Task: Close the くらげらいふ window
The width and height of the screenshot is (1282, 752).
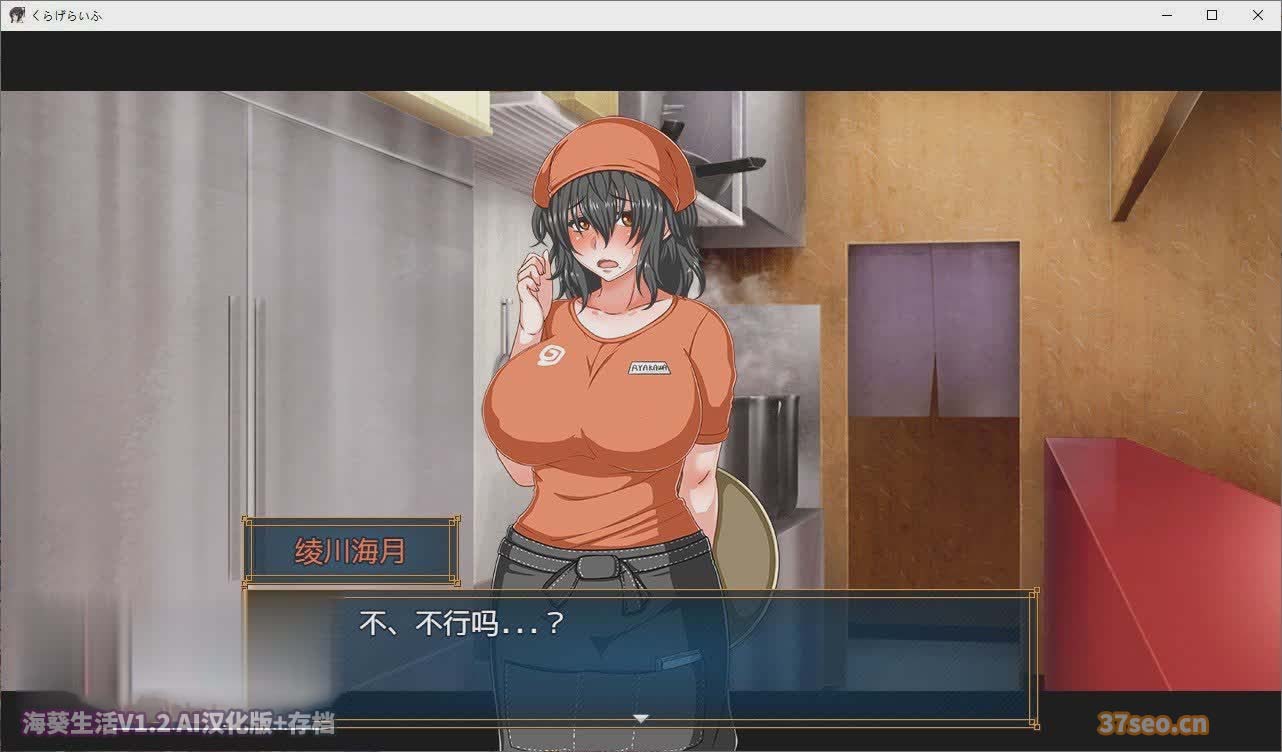Action: tap(1258, 15)
